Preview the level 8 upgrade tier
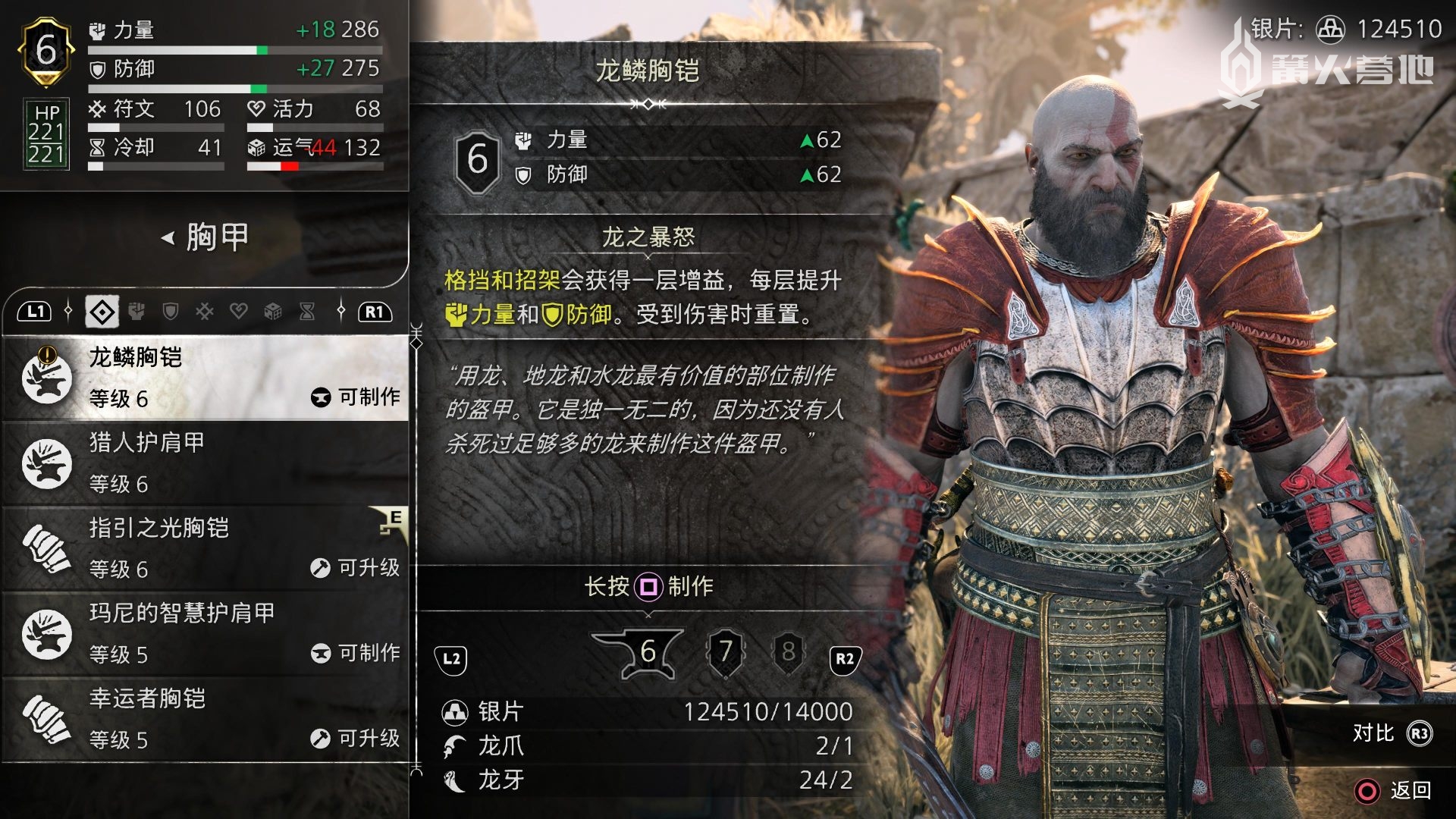This screenshot has height=819, width=1456. pos(789,651)
